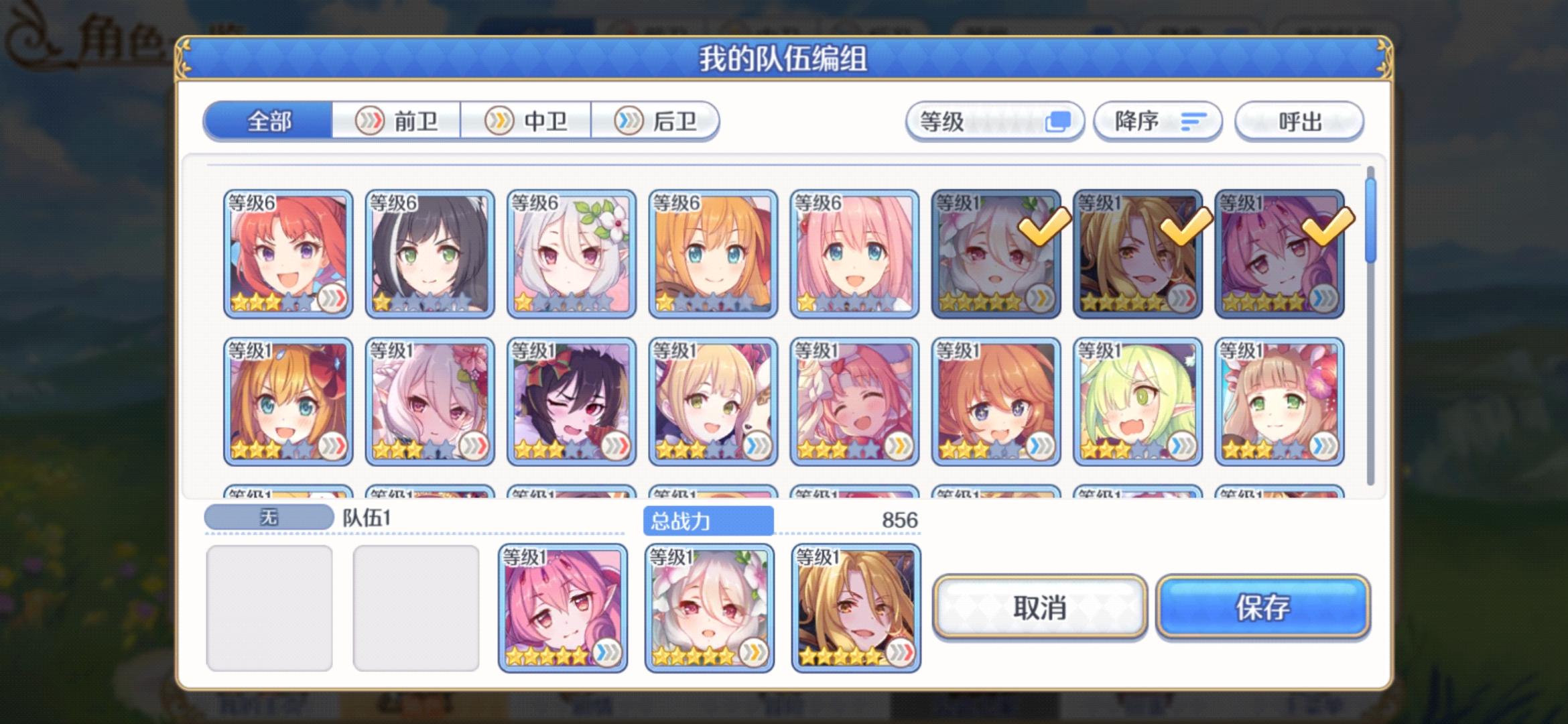
Task: Select the 全部 tab
Action: pos(268,121)
